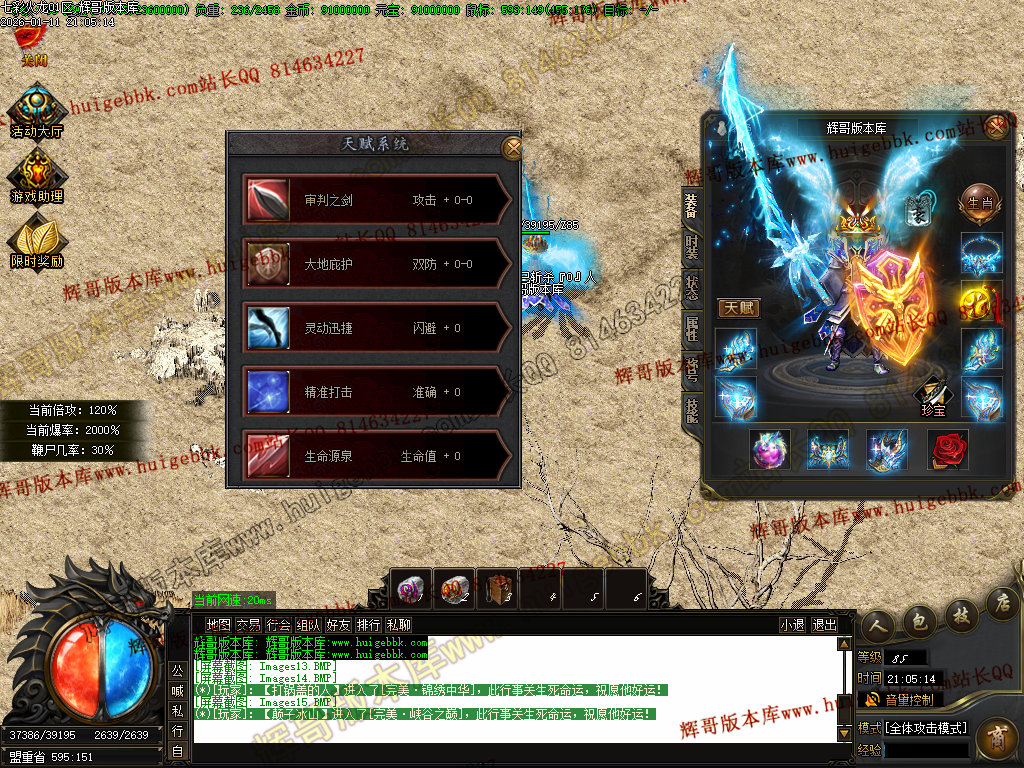
Task: Close the character equipment panel
Action: tap(996, 126)
